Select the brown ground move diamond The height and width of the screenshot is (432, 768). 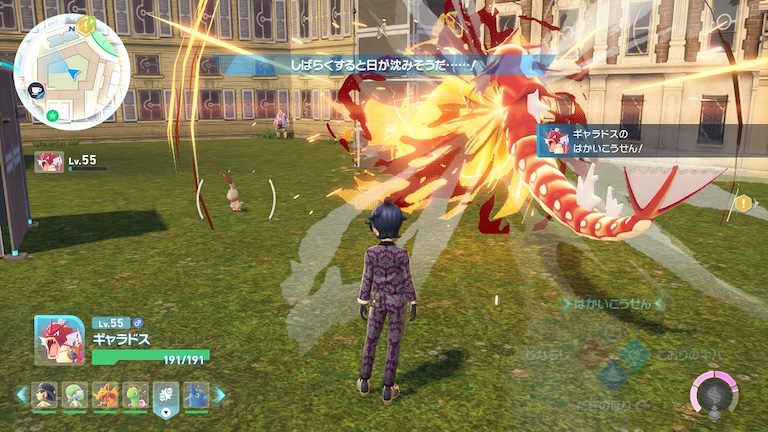pyautogui.click(x=591, y=353)
